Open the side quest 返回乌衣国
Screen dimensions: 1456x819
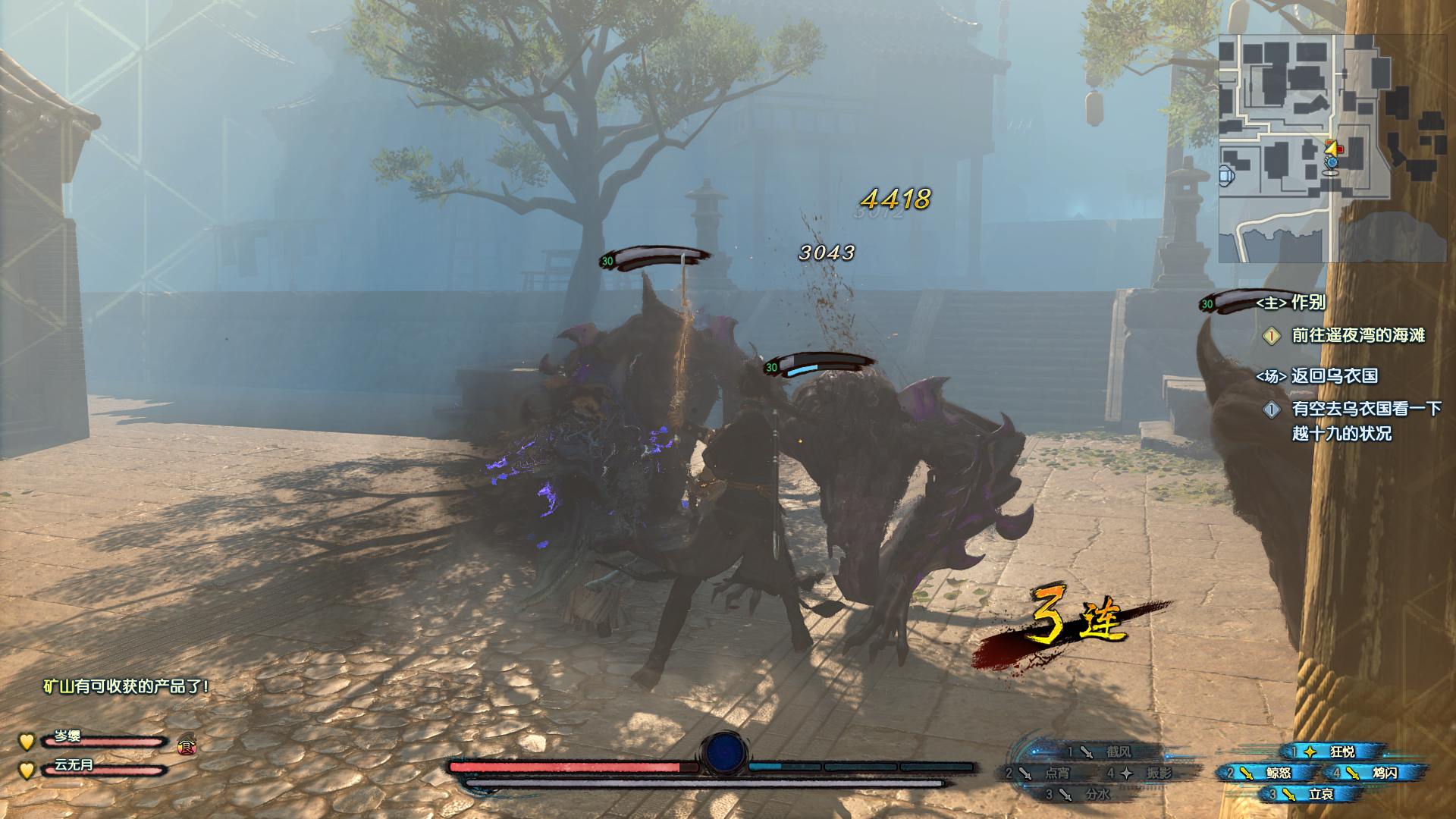click(1318, 376)
